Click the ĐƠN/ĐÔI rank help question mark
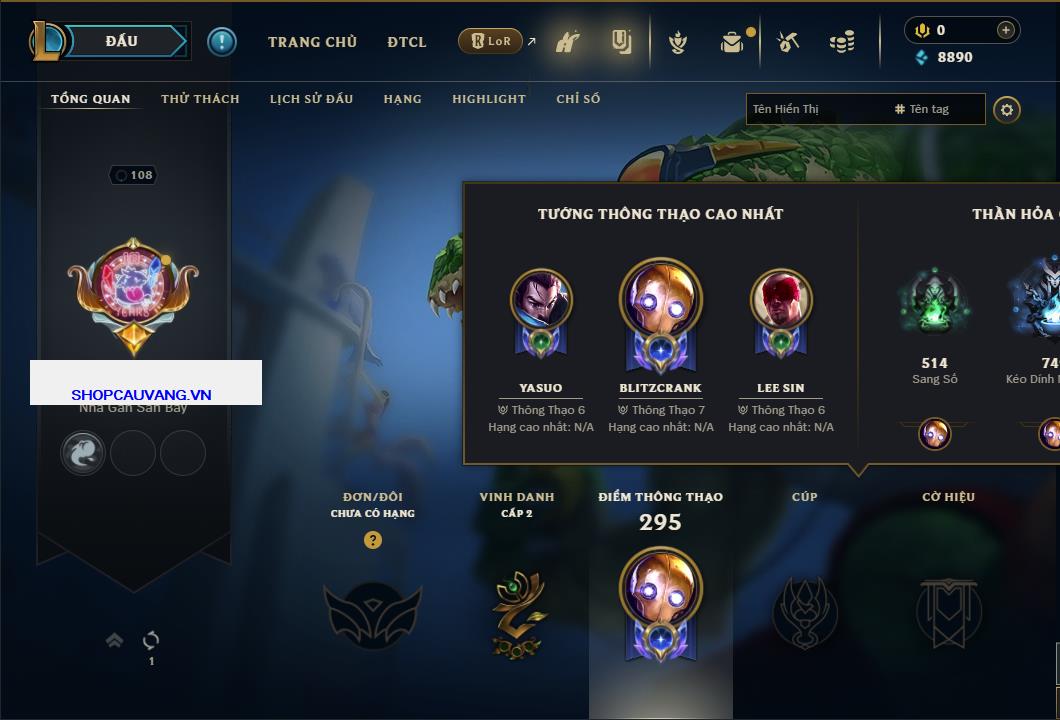1060x720 pixels. tap(373, 540)
